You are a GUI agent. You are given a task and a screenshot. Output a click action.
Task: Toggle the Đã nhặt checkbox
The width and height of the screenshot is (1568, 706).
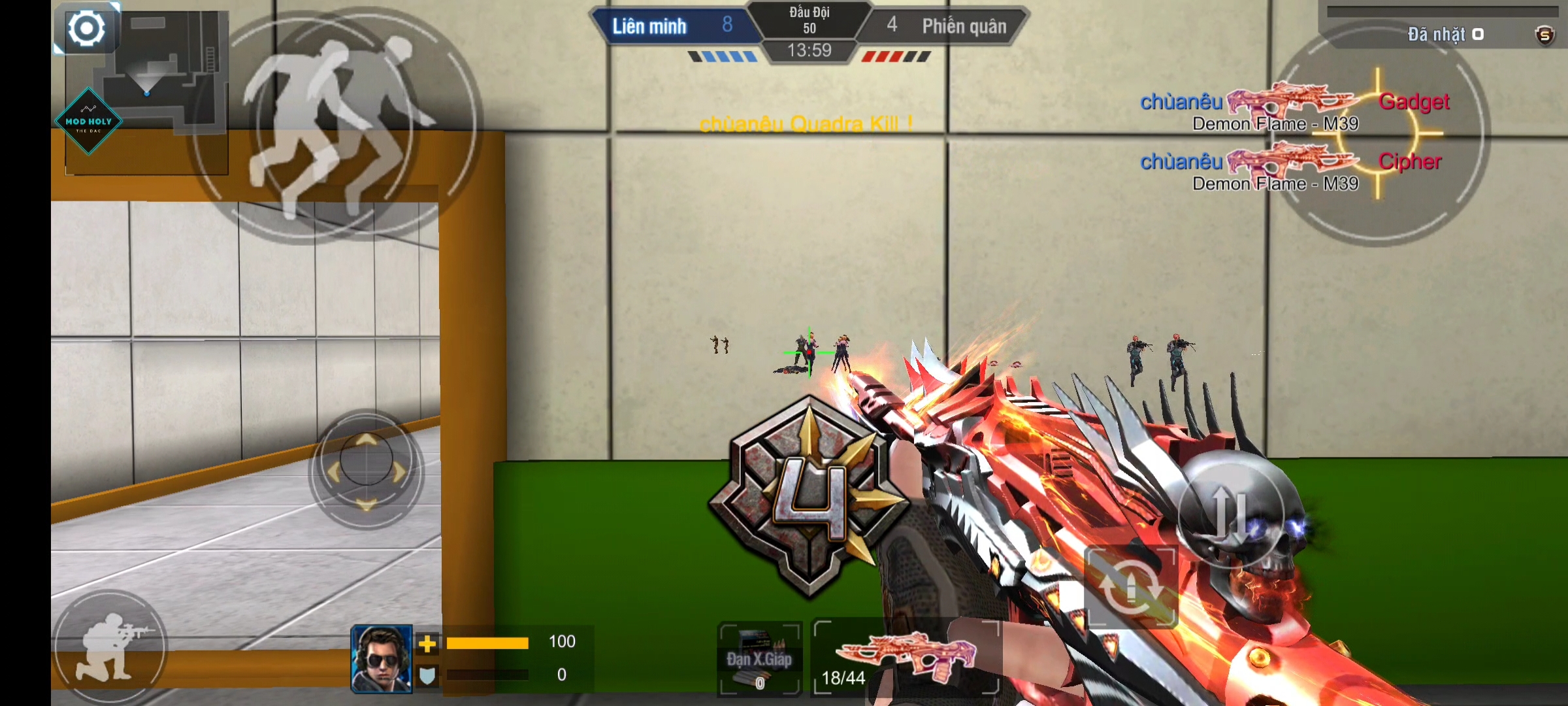tap(1478, 34)
